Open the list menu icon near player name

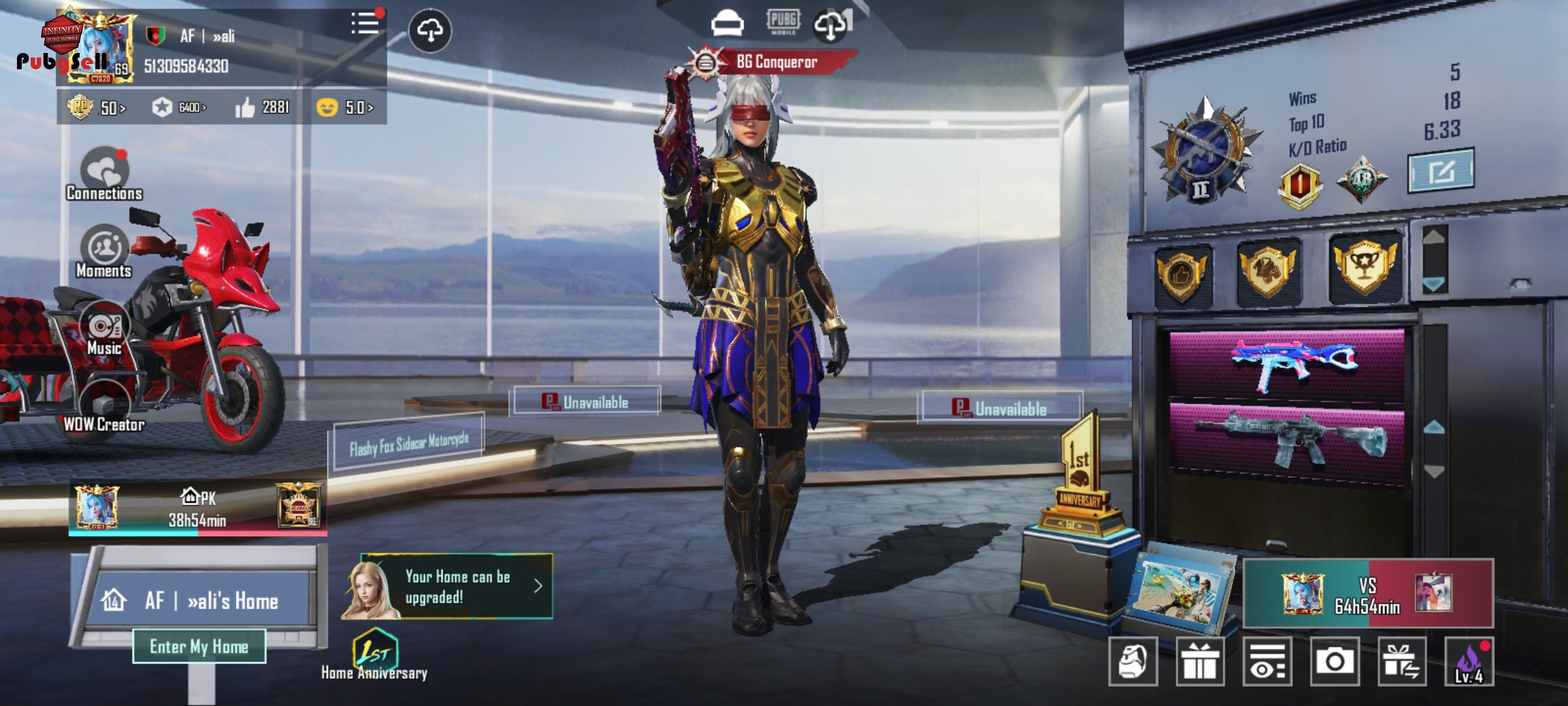click(x=365, y=24)
